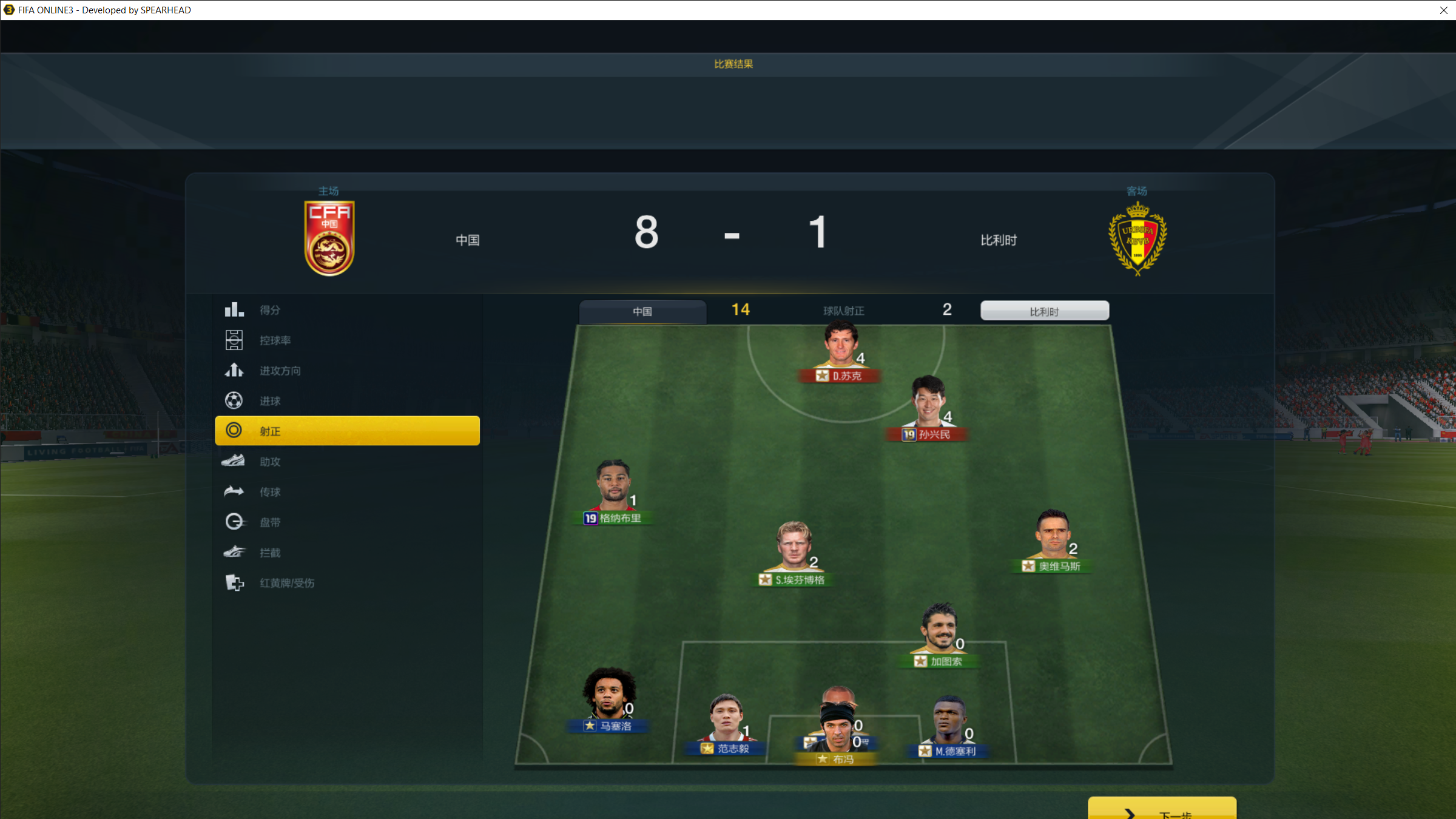The width and height of the screenshot is (1456, 819).
Task: Choose the 拦截 interceptions entry
Action: coord(270,553)
